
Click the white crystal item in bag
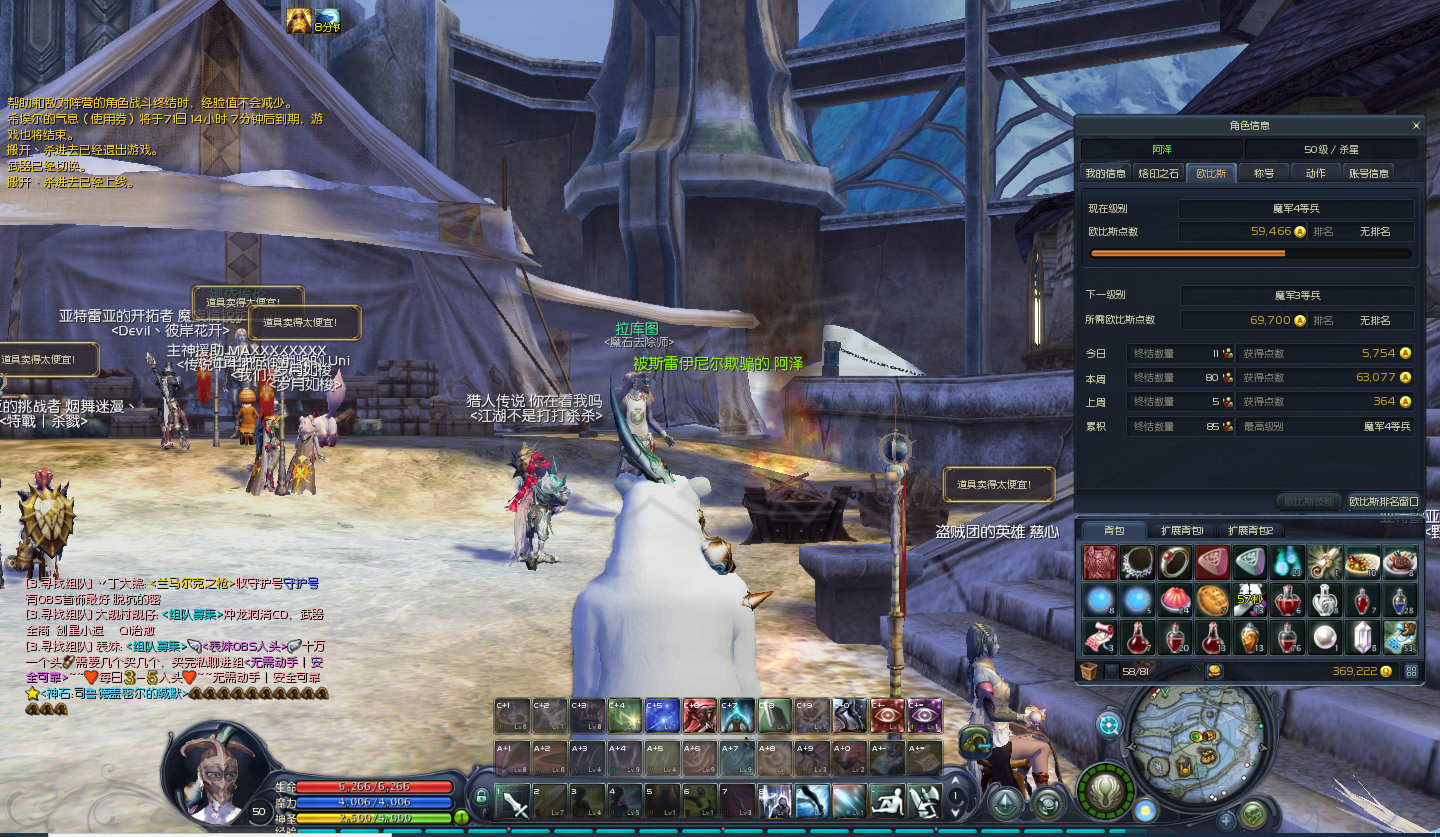pos(1362,637)
